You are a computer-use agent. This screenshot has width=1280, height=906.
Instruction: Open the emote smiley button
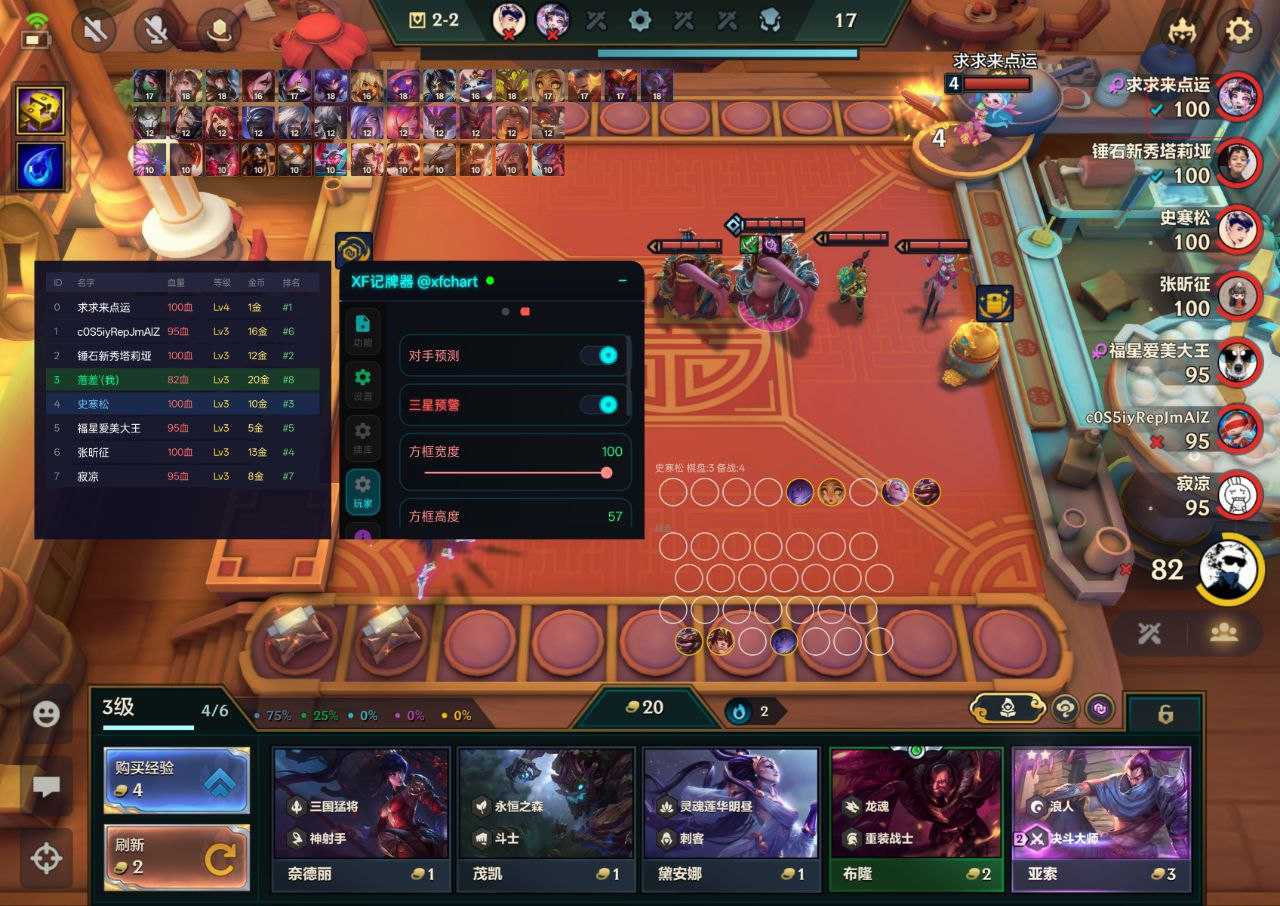tap(46, 714)
